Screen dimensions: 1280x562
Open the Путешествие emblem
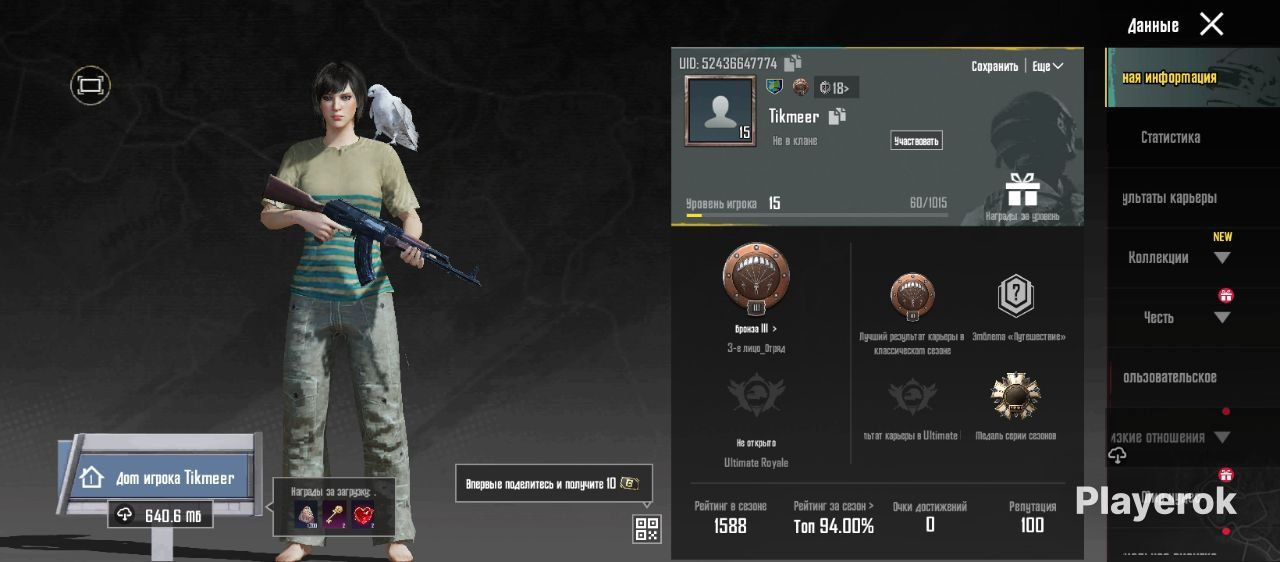1015,297
